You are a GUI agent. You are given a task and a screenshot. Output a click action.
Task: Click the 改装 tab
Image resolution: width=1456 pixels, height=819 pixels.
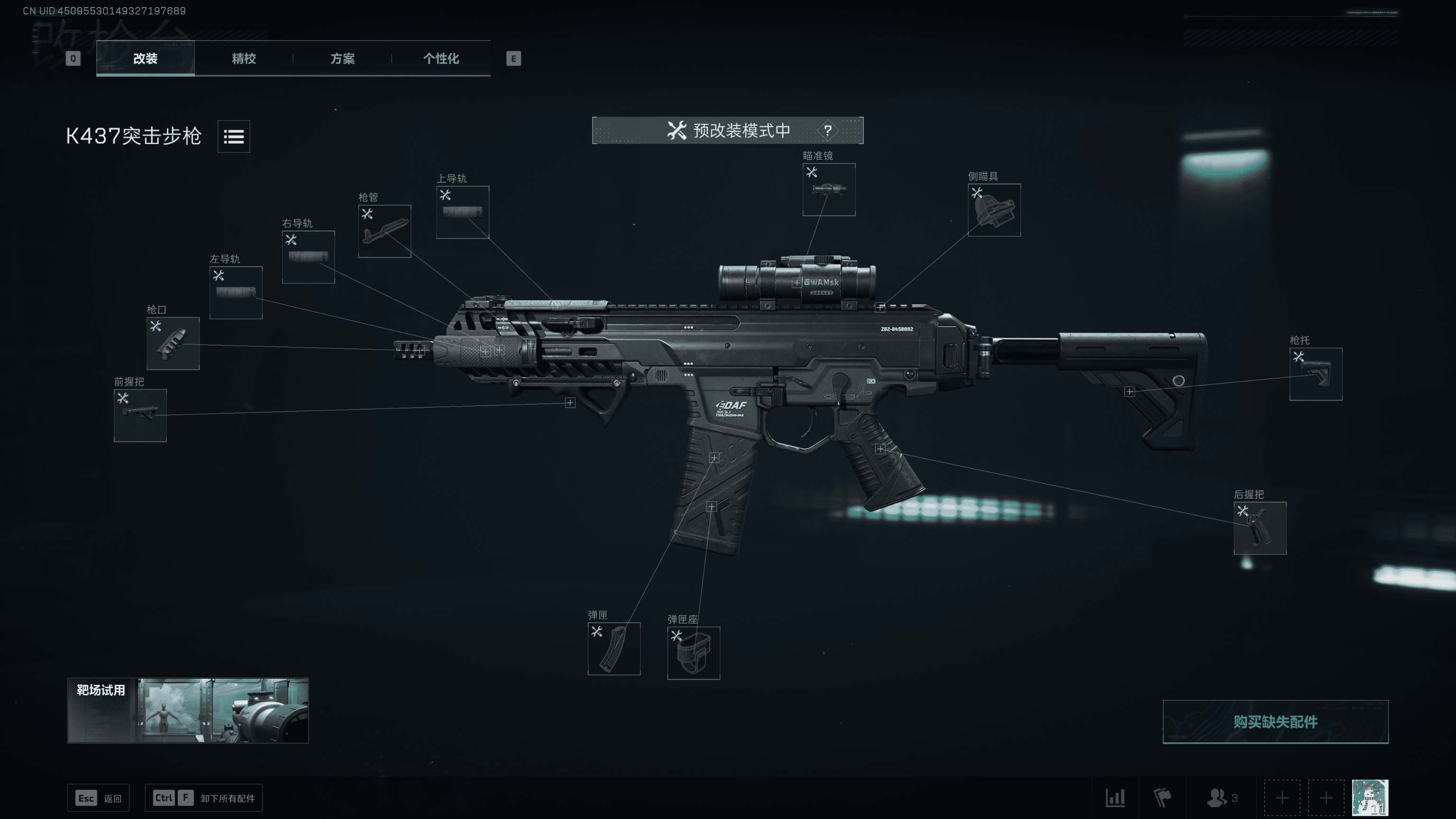tap(145, 58)
